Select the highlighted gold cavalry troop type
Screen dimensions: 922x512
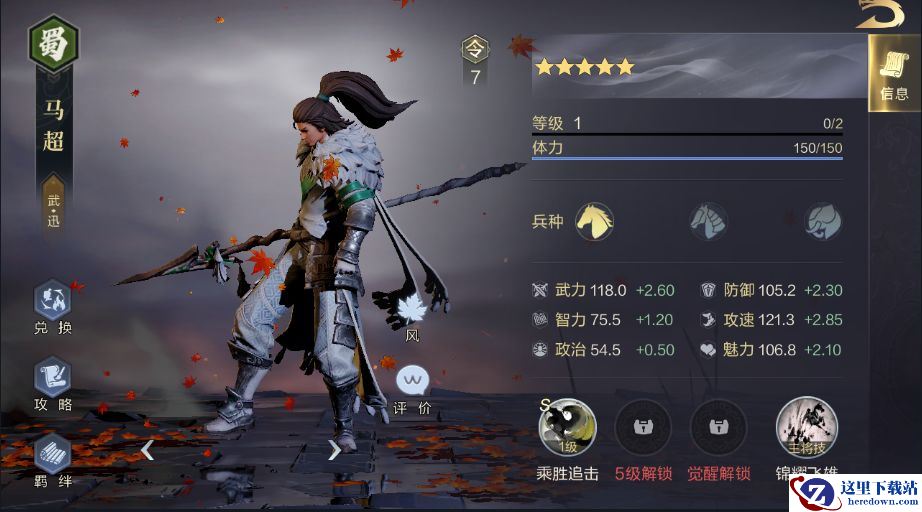coord(594,220)
